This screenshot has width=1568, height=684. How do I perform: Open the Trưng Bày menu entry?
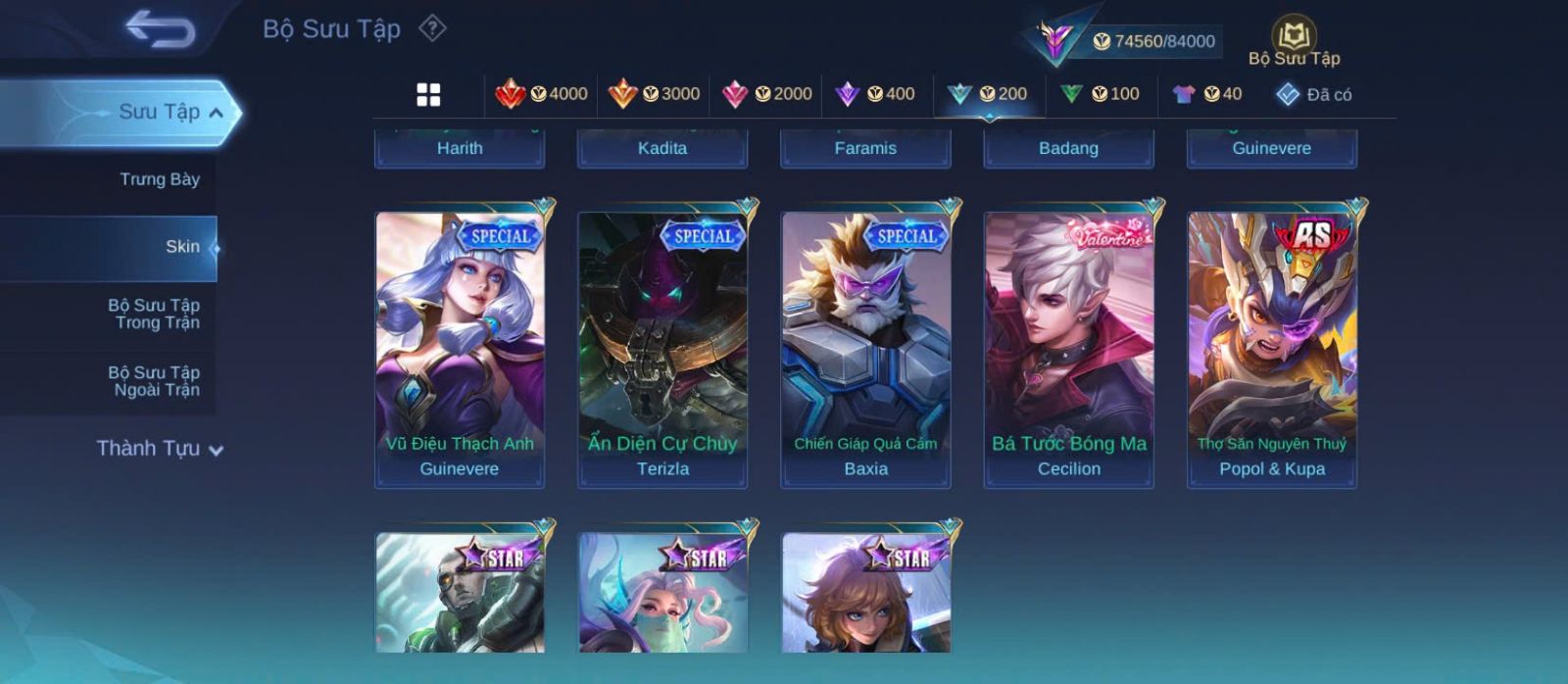coord(159,179)
